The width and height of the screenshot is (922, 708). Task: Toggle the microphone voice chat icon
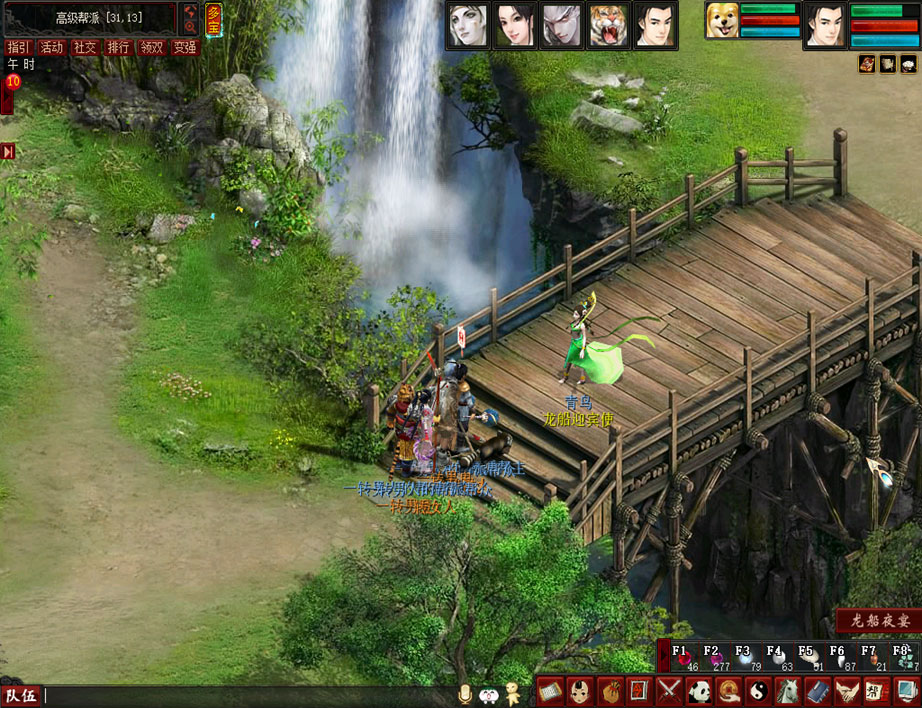coord(464,693)
